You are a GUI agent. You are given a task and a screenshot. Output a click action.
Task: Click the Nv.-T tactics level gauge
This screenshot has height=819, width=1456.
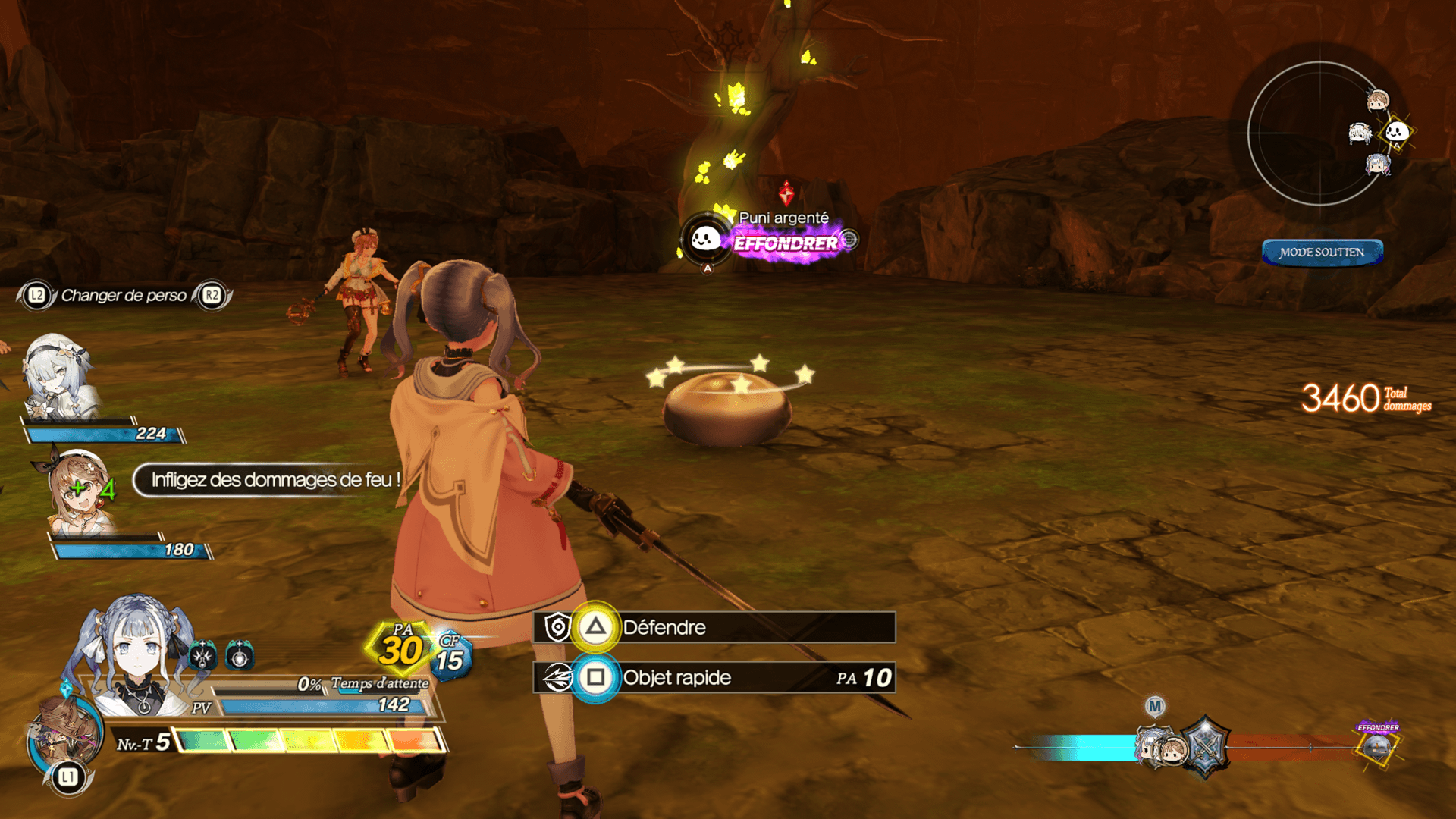pyautogui.click(x=309, y=740)
